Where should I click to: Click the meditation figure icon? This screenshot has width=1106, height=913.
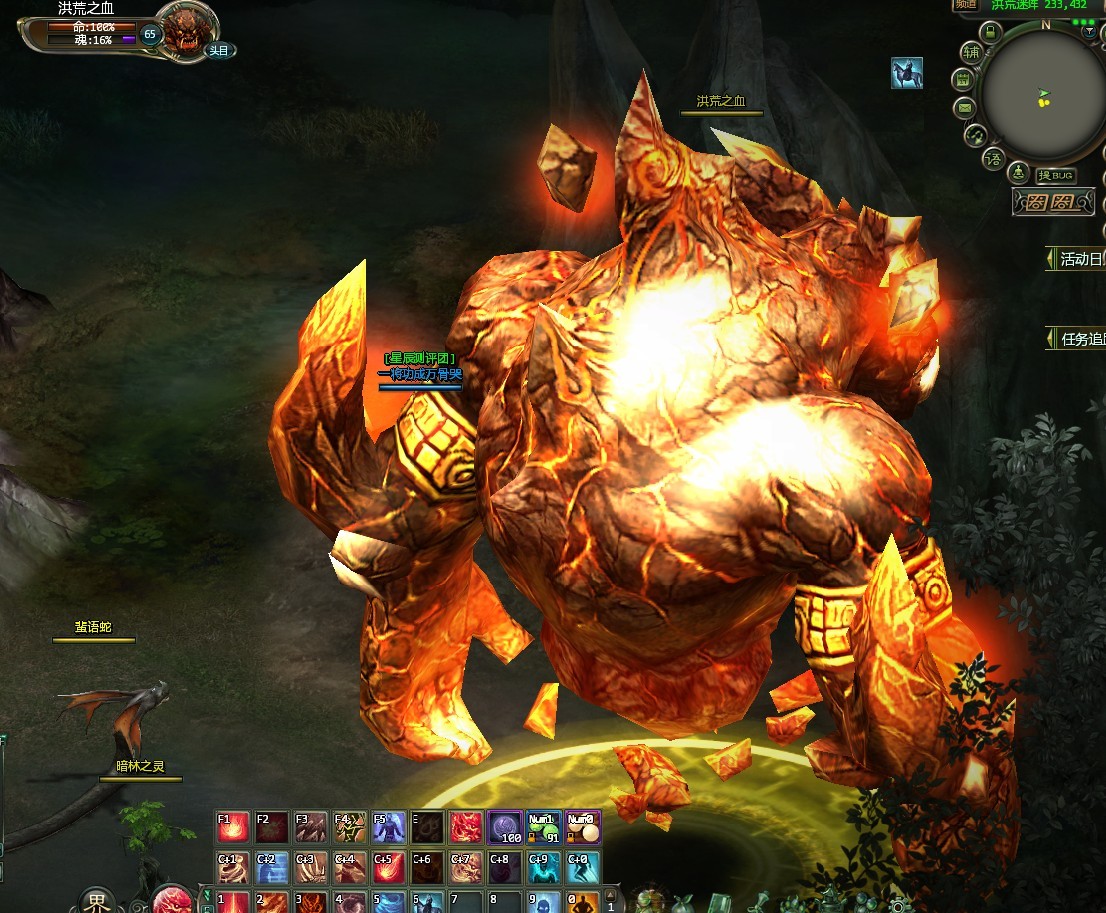(x=1019, y=172)
